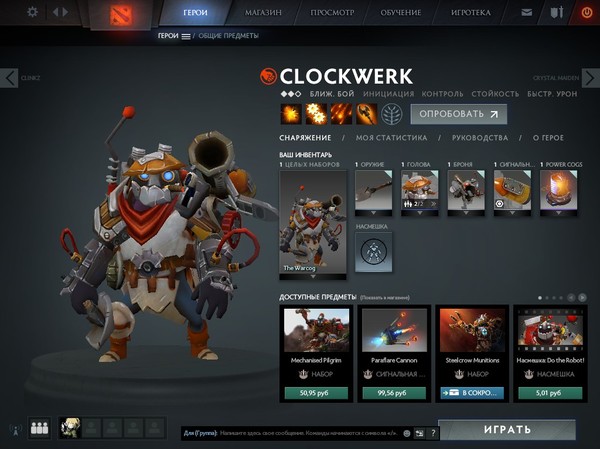
Task: Open the ИГРОТЕКА tab
Action: 472,13
